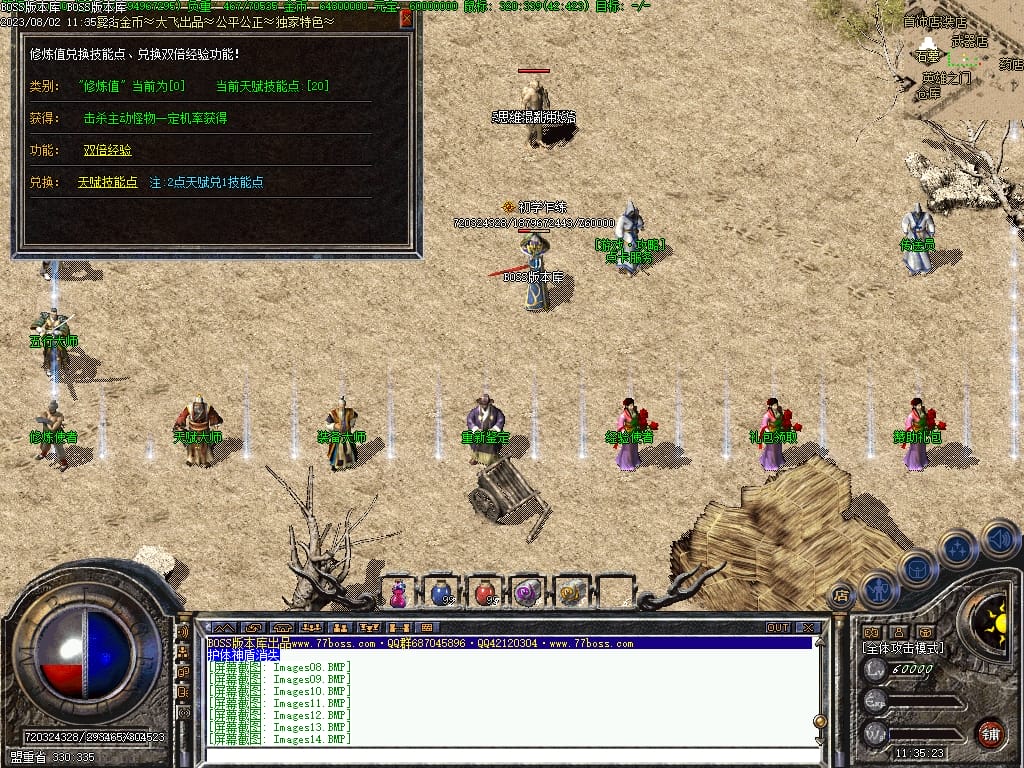
Task: Select the purple orb belt item
Action: (x=527, y=593)
